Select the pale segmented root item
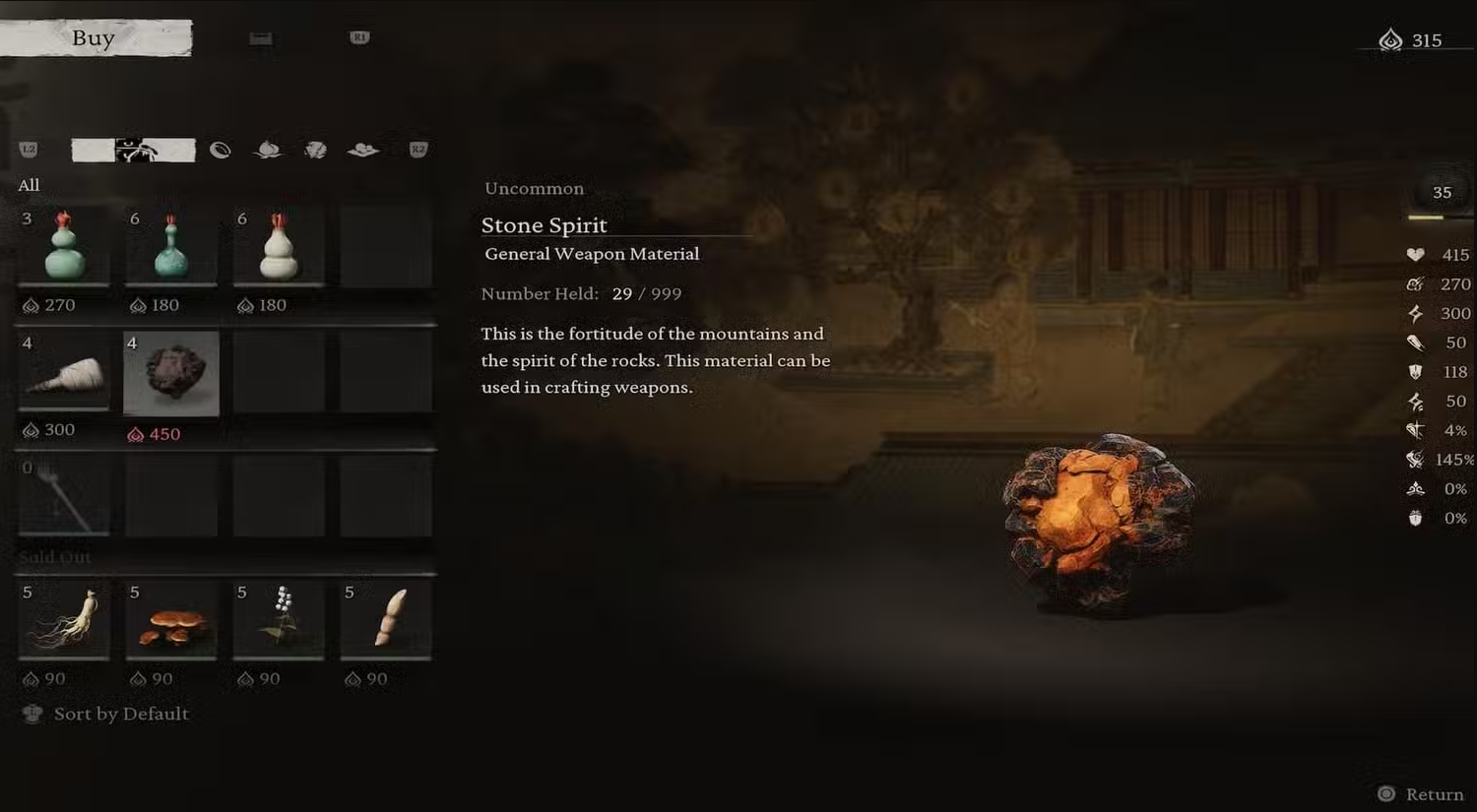This screenshot has height=812, width=1477. click(386, 620)
